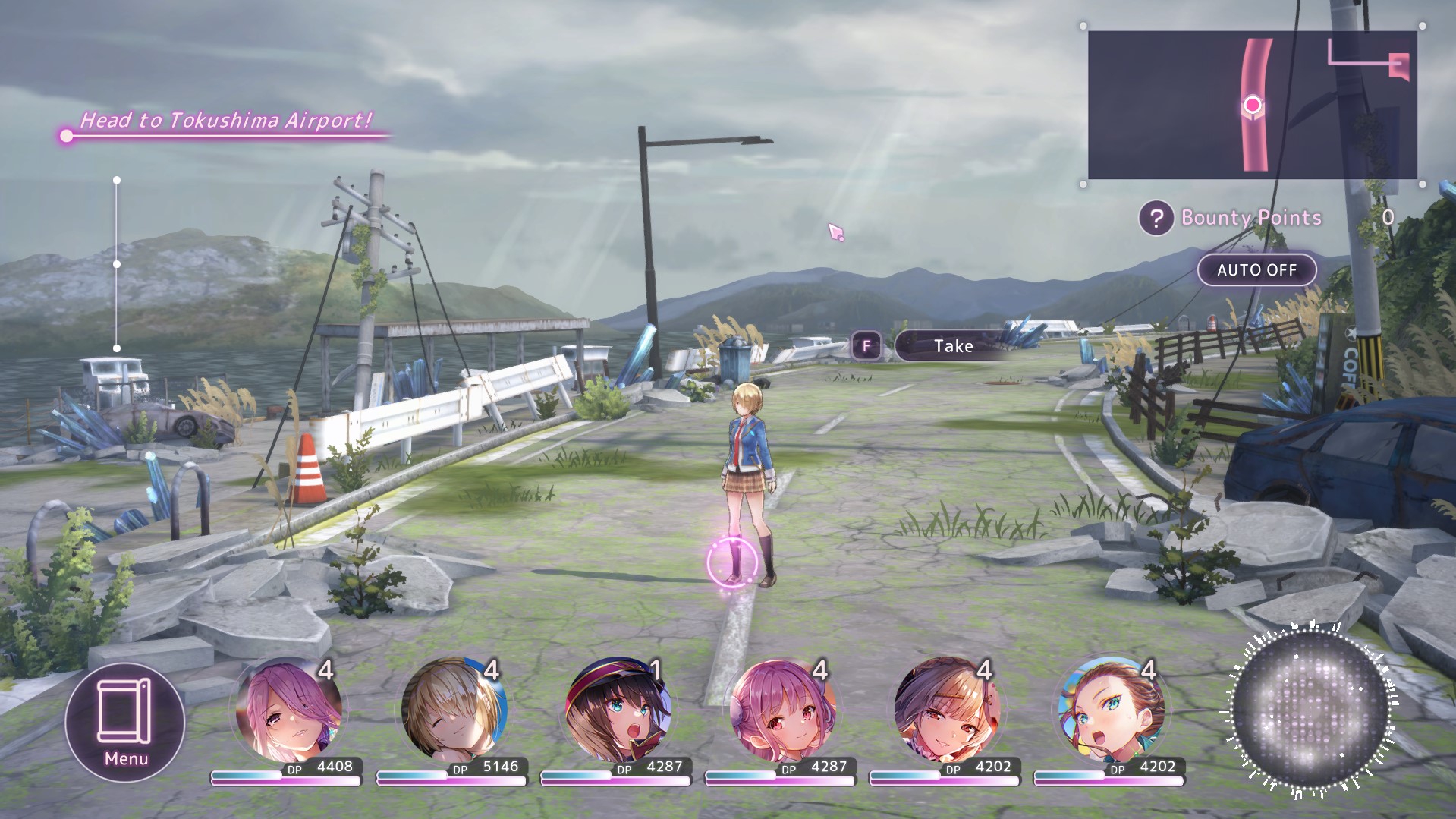Toggle the AUTO OFF button
The image size is (1456, 819).
pyautogui.click(x=1256, y=270)
